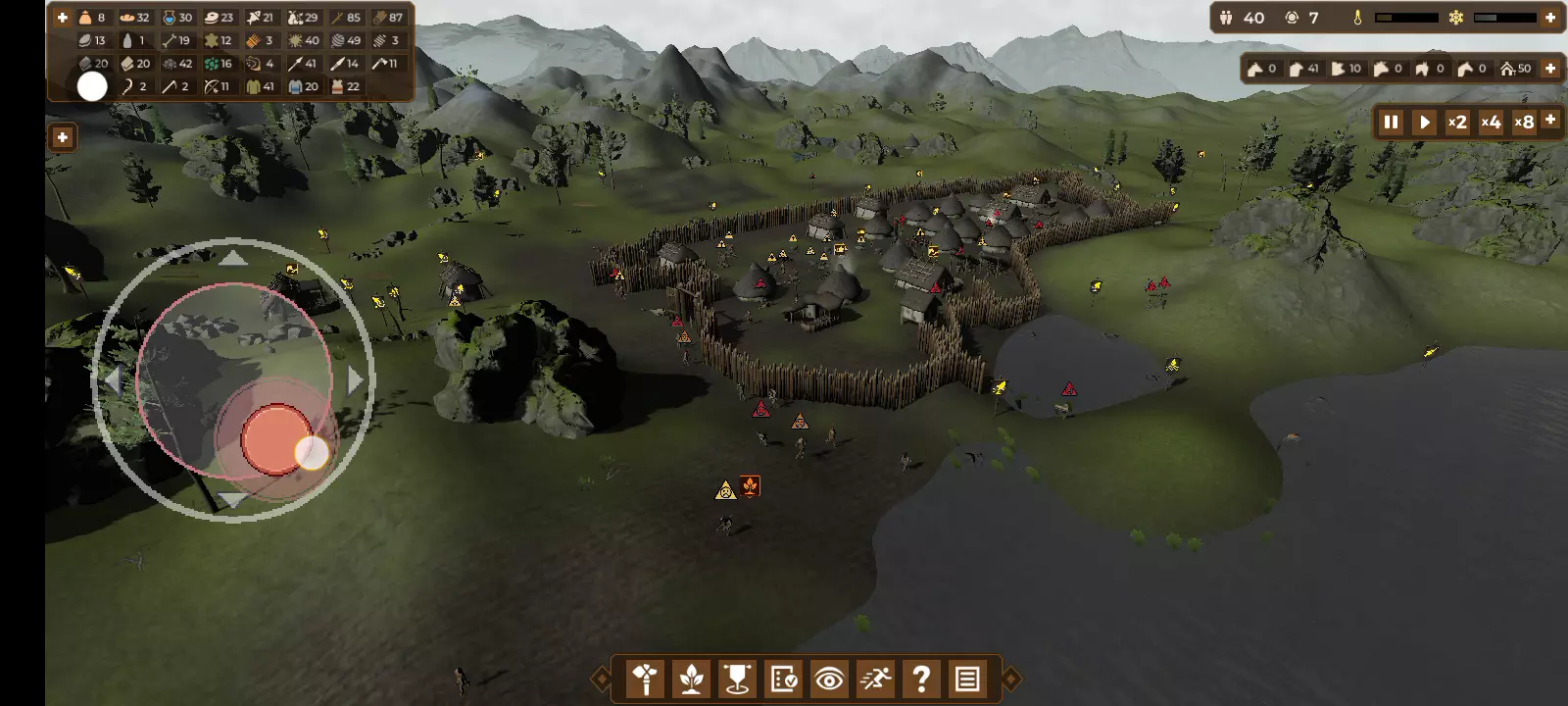
Task: Open the main menu list icon
Action: 967,679
